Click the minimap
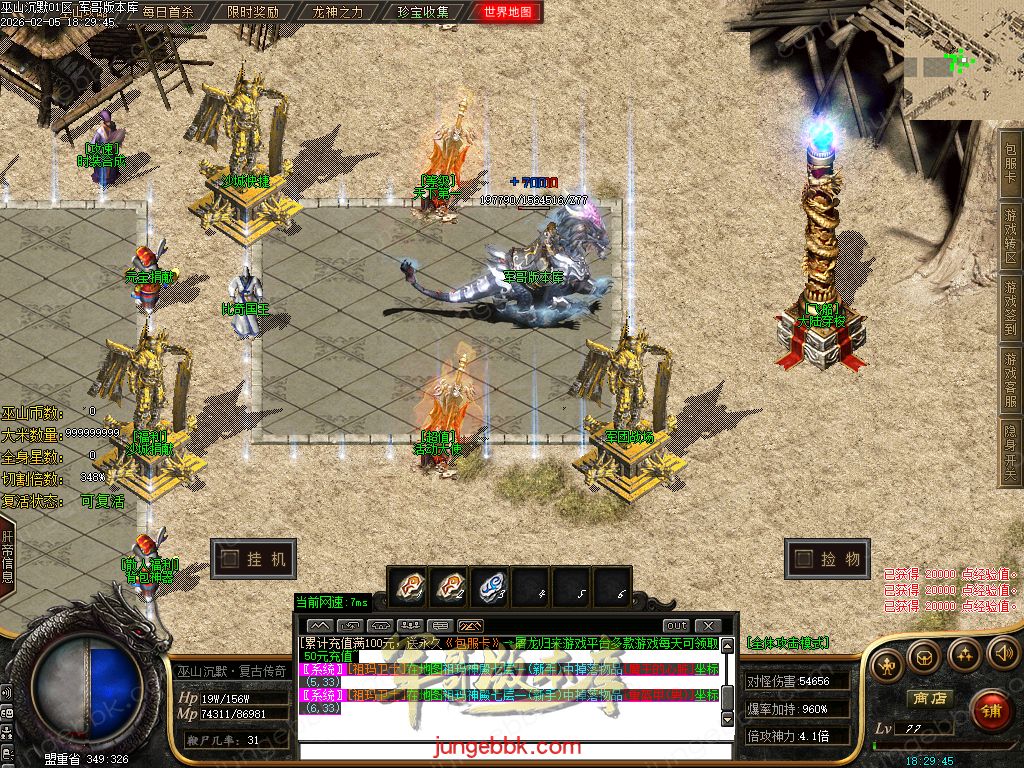Viewport: 1024px width, 768px height. click(x=963, y=60)
